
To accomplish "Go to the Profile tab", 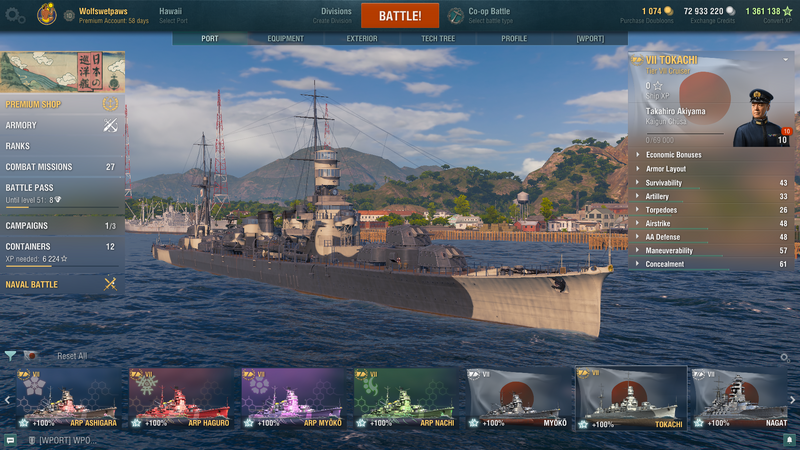I will (514, 39).
